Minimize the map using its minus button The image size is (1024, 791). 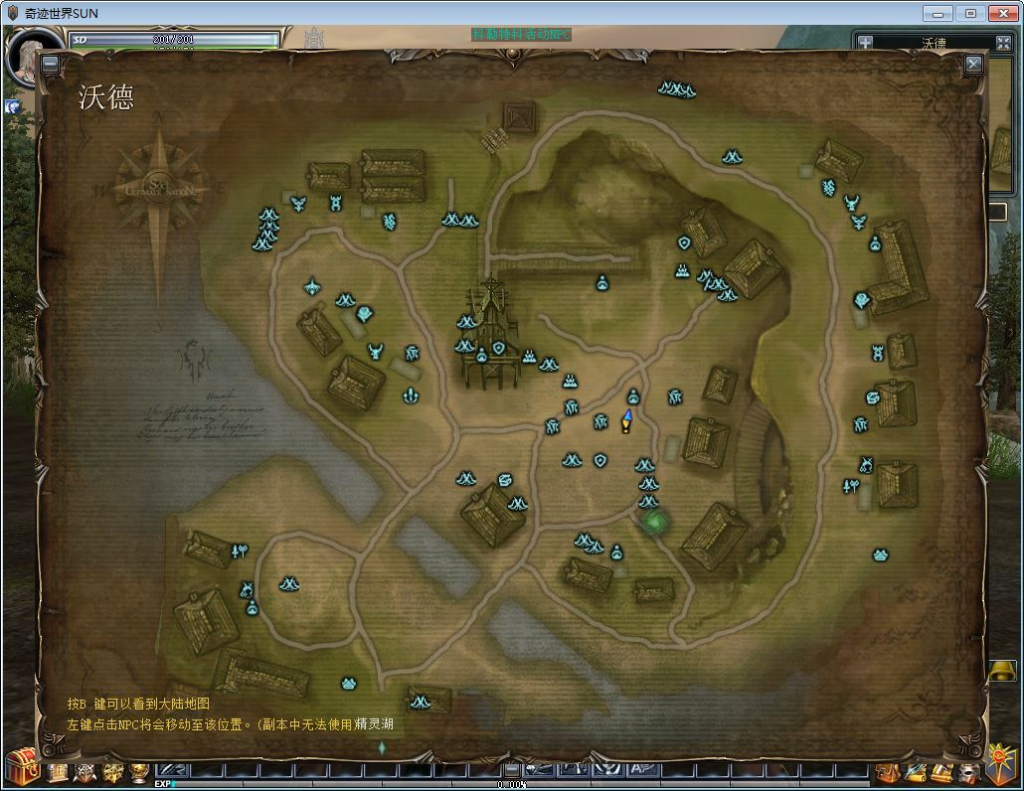coord(50,64)
